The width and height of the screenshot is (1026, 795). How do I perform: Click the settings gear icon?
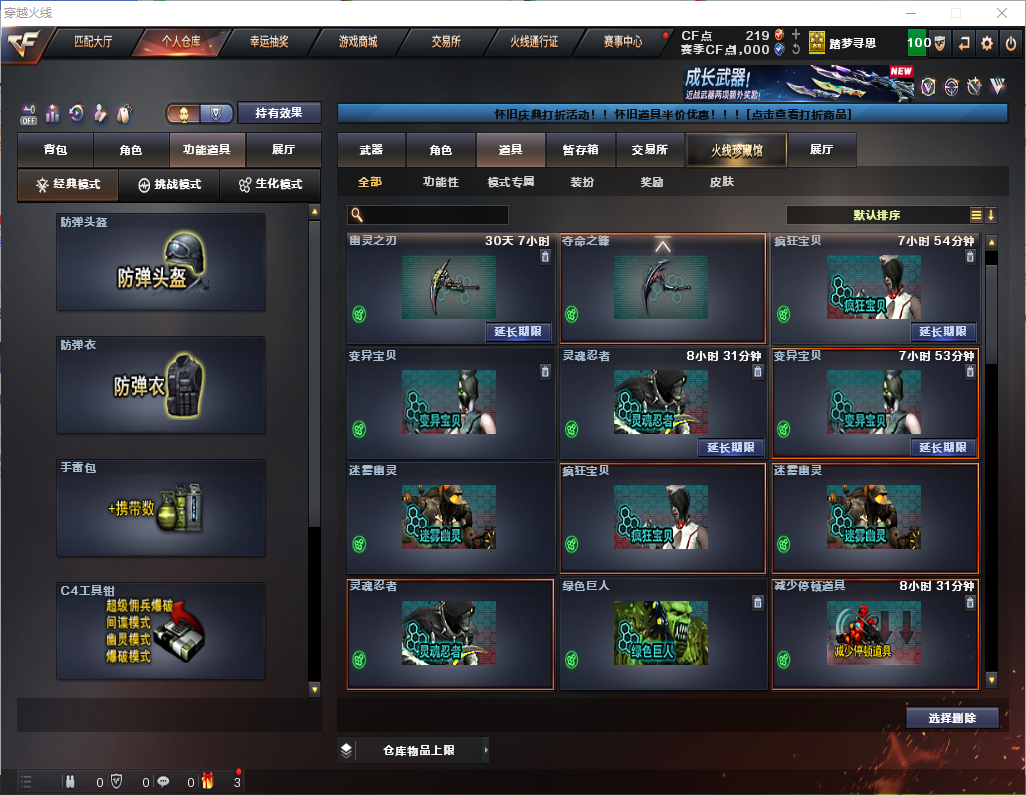(x=987, y=43)
